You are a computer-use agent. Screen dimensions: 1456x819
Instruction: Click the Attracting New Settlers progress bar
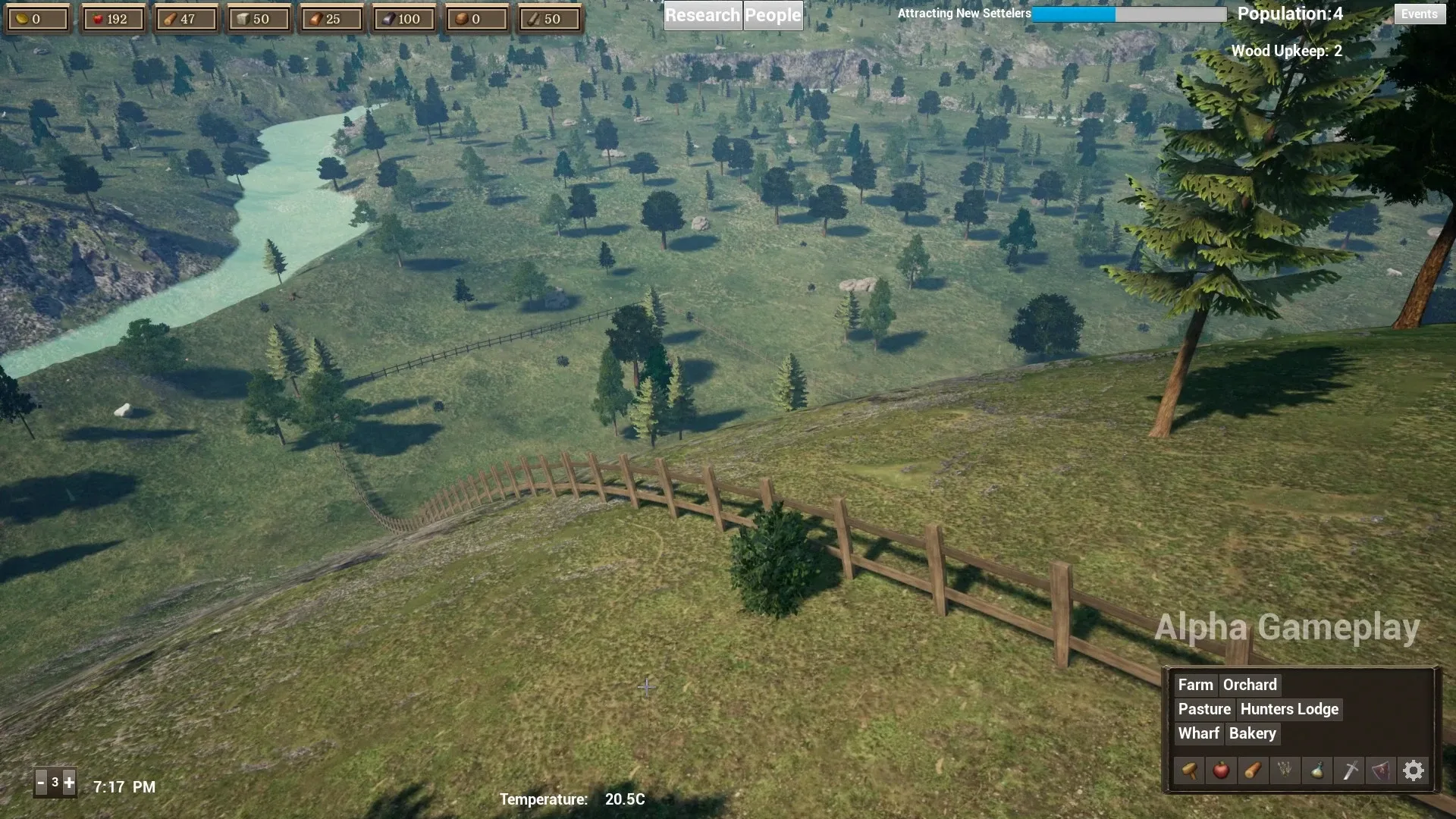click(1128, 14)
